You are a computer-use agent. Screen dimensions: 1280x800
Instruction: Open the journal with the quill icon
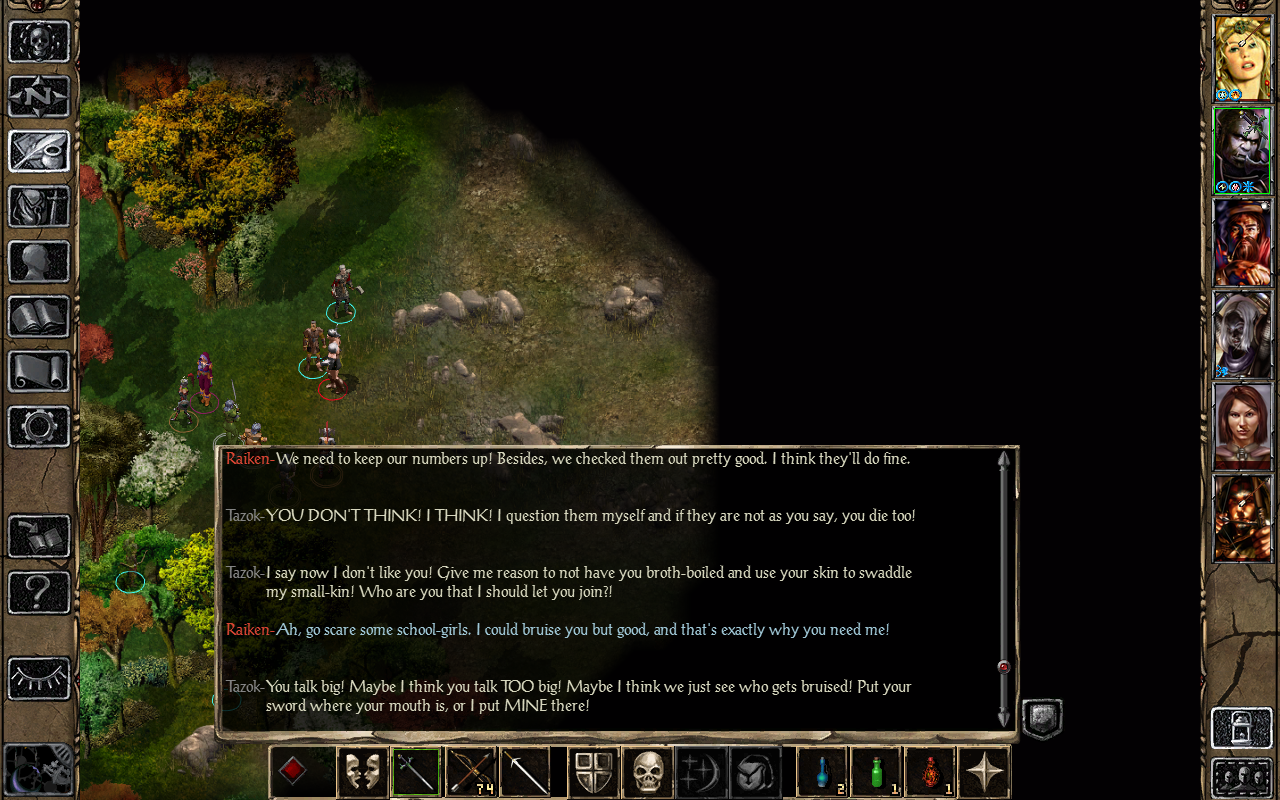click(x=39, y=152)
